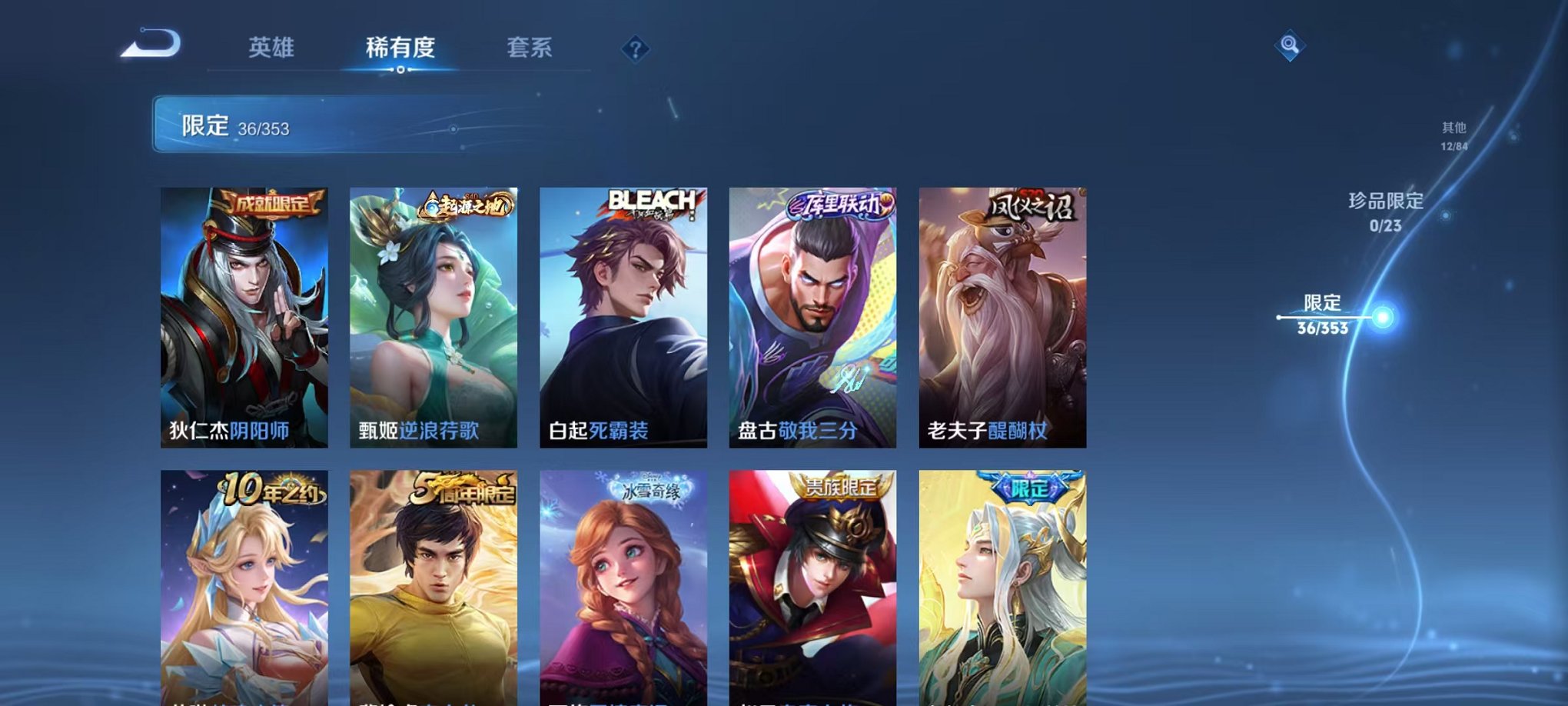Open the help question mark icon

[x=634, y=49]
